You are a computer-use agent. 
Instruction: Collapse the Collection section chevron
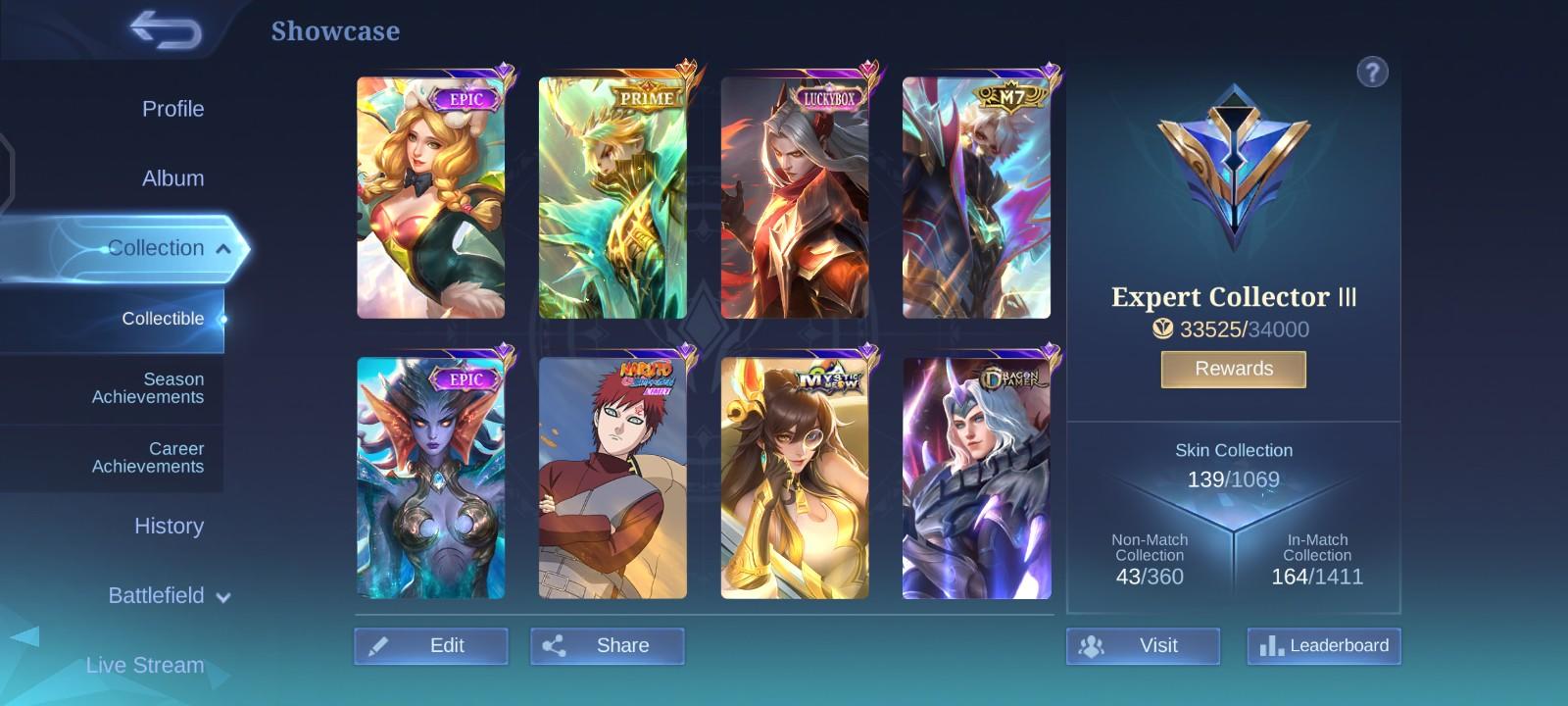click(x=224, y=248)
